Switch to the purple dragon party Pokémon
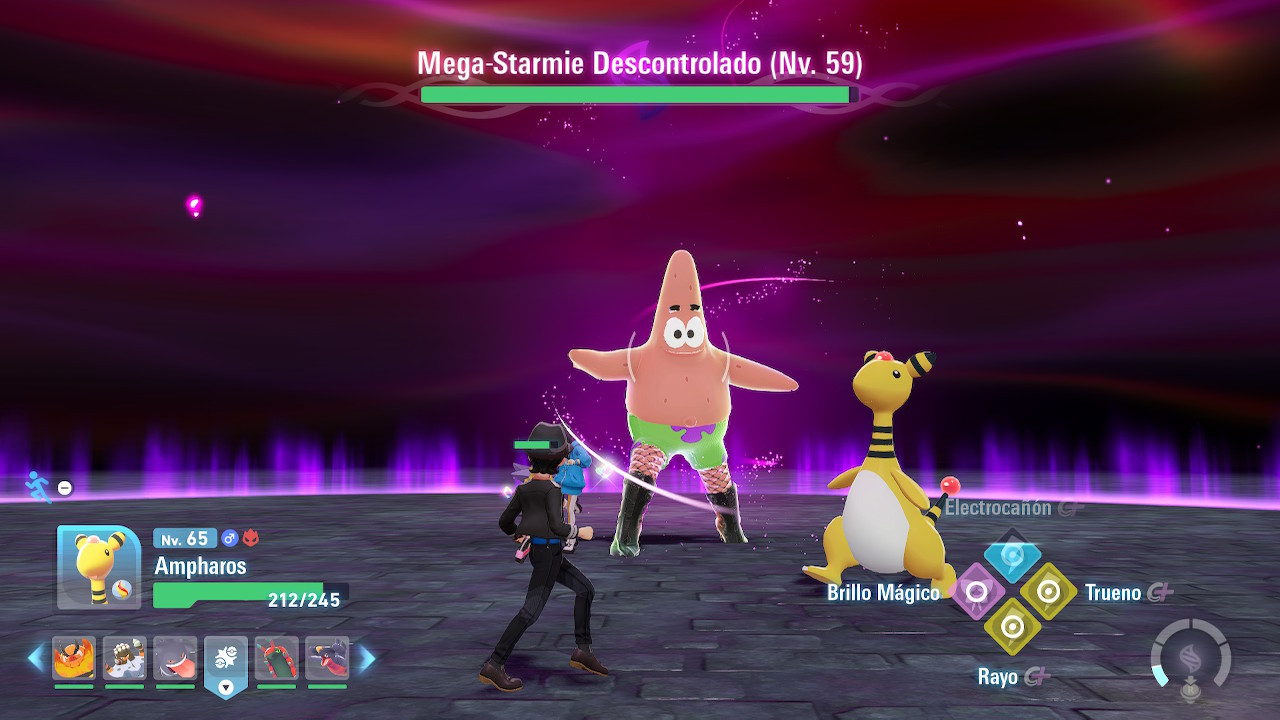 [327, 658]
